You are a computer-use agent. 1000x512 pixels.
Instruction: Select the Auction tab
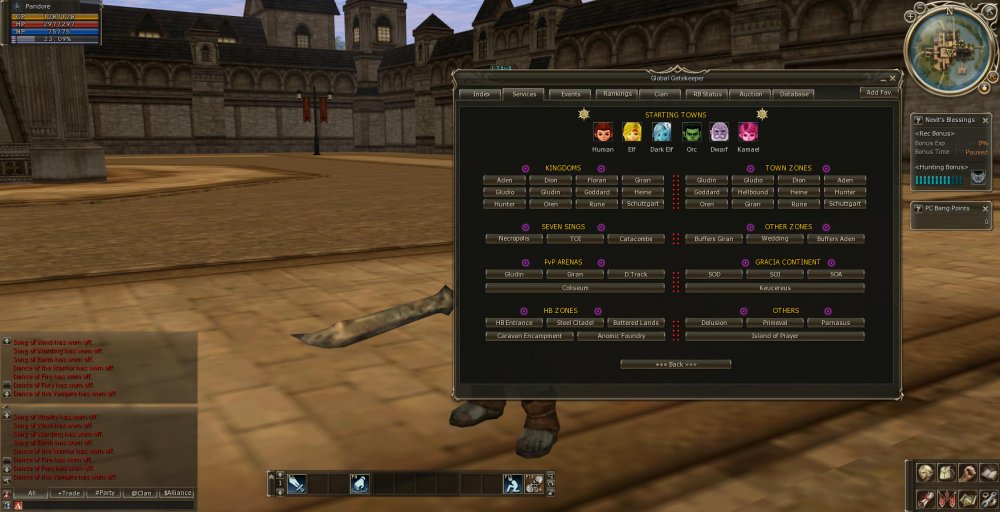click(750, 94)
